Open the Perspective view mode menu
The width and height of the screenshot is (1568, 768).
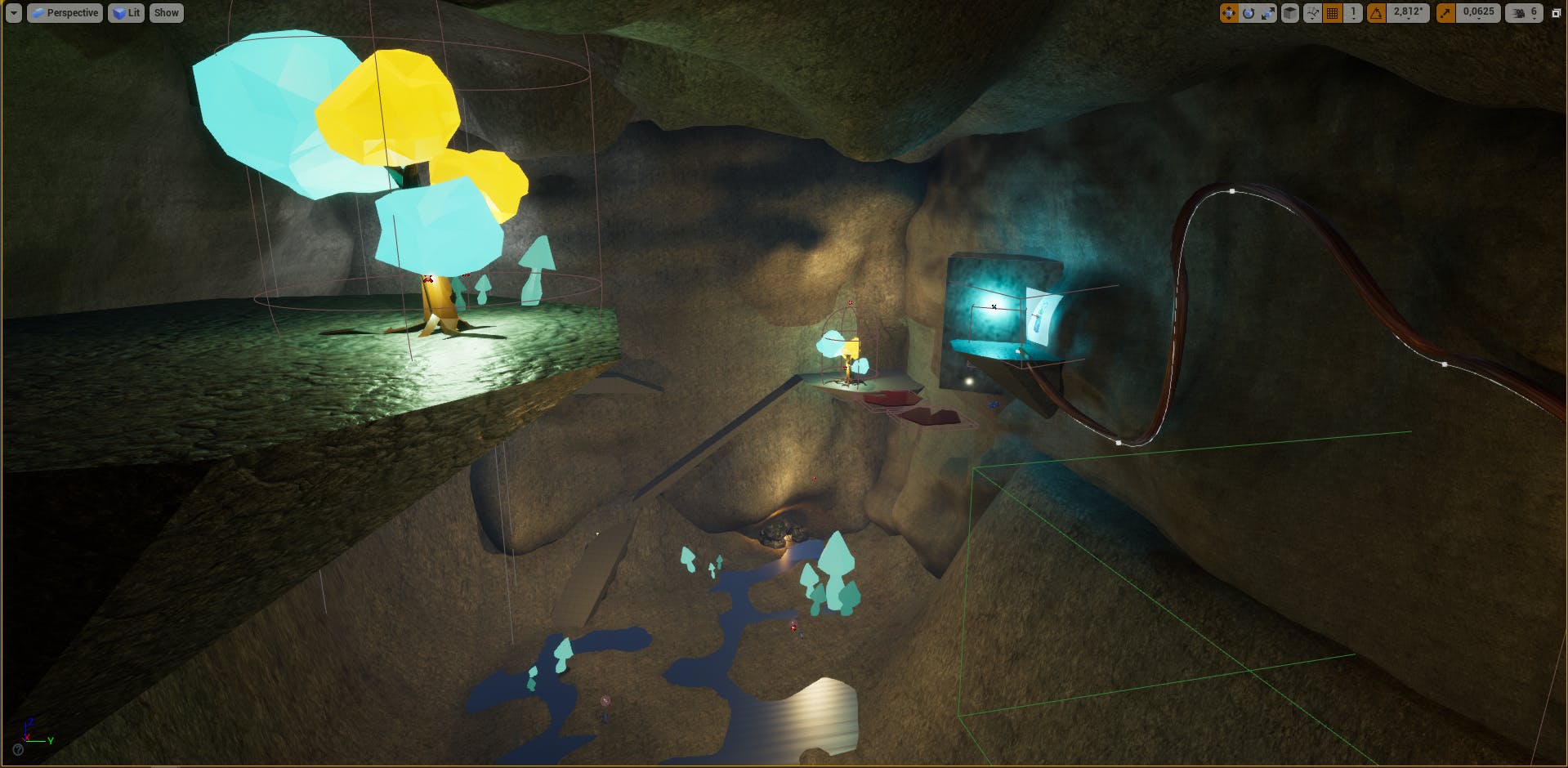click(x=65, y=13)
